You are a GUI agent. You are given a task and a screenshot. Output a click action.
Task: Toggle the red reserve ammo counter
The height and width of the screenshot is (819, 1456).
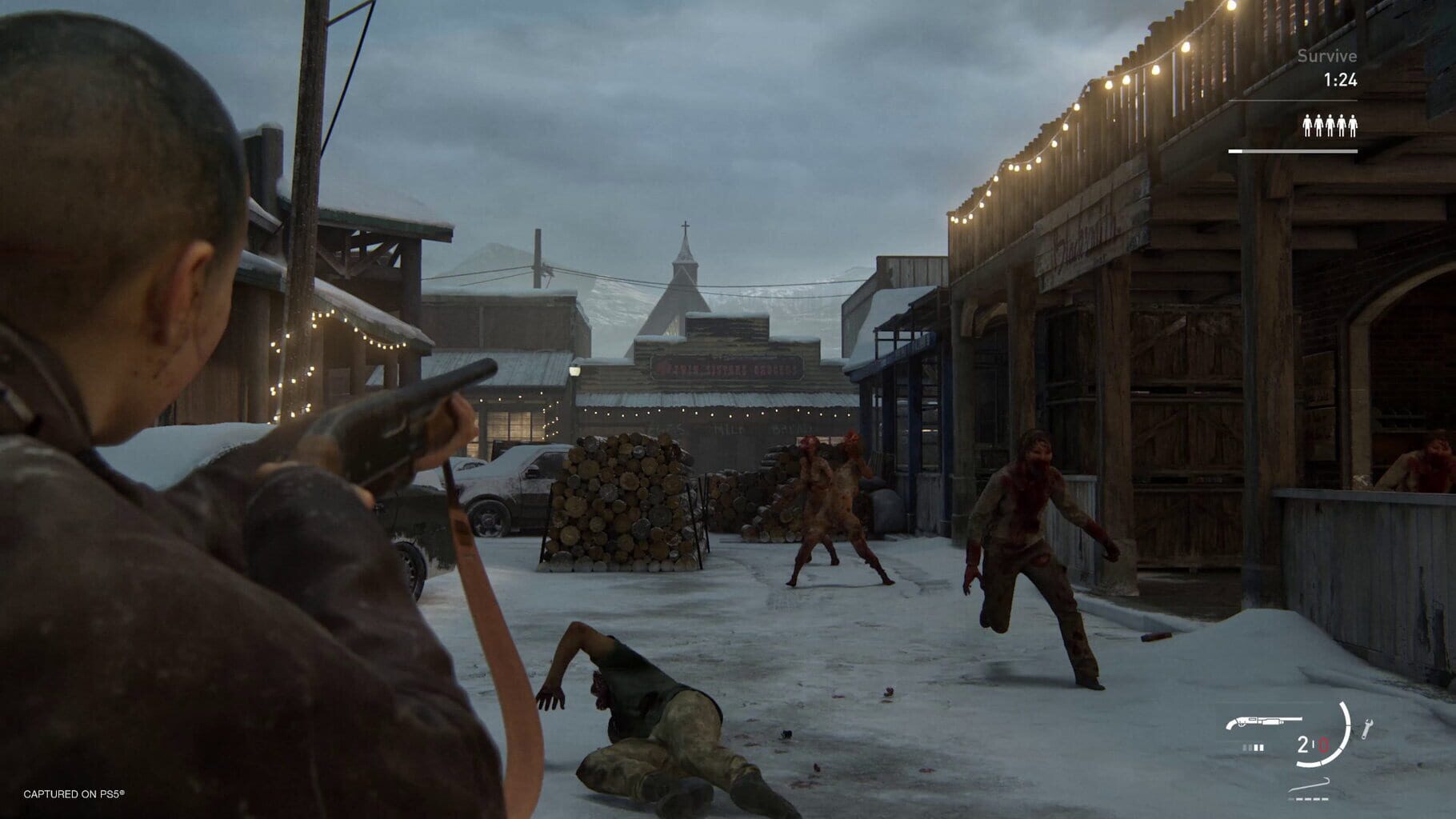1323,744
